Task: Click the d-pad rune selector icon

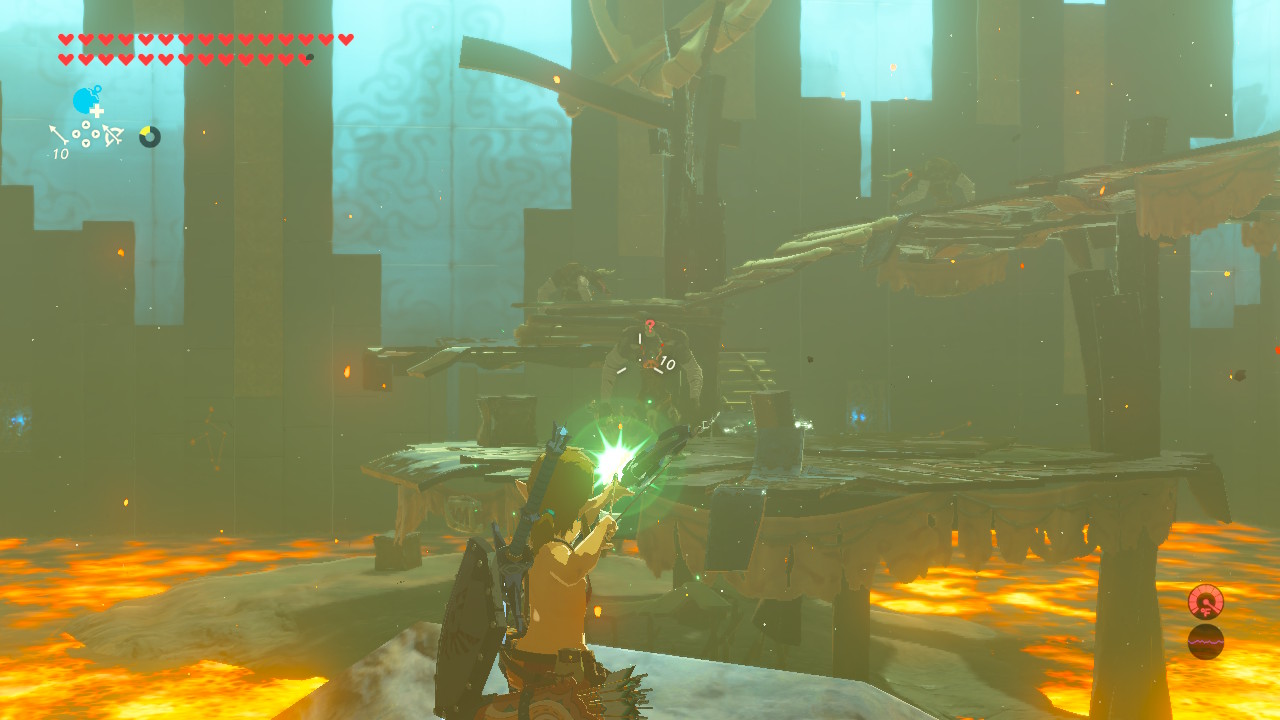Action: [x=85, y=134]
